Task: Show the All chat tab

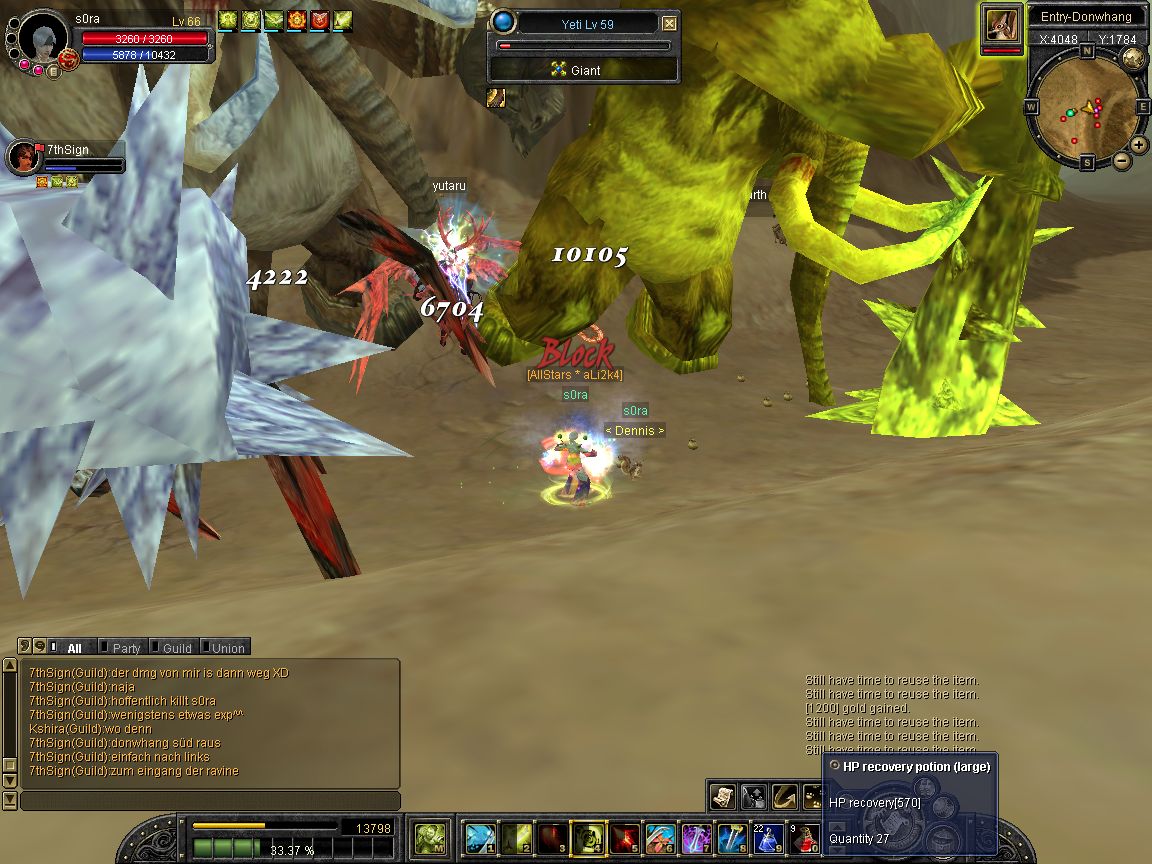Action: 74,648
